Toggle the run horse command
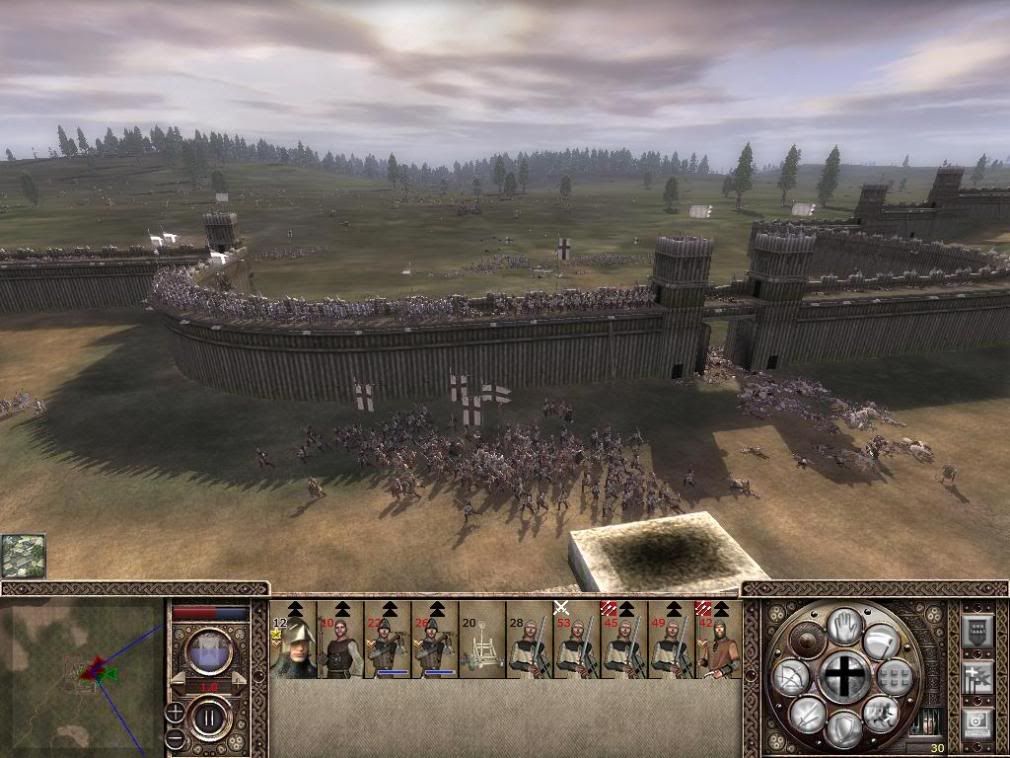Viewport: 1010px width, 758px height. pyautogui.click(x=881, y=712)
